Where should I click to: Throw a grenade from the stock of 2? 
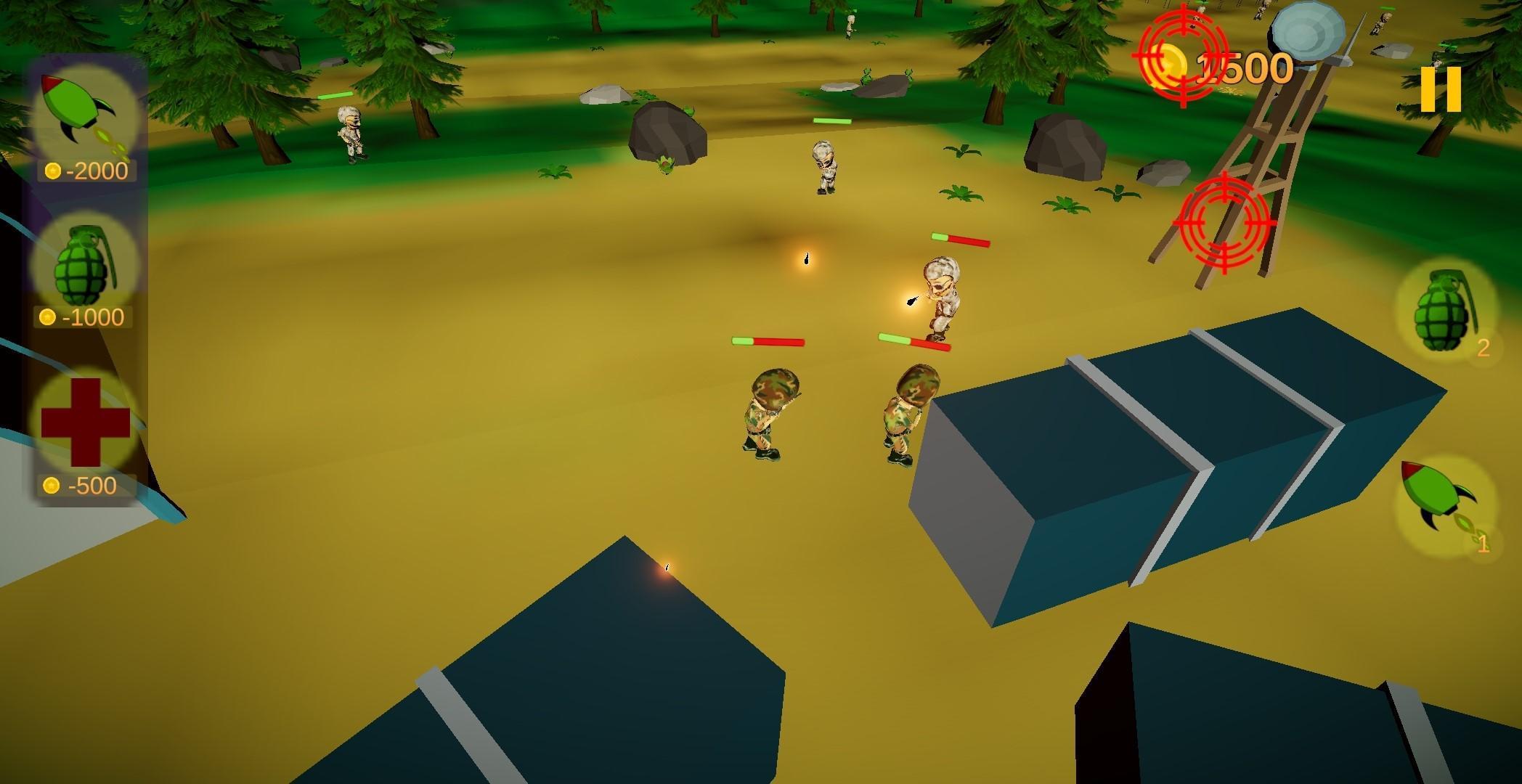(1444, 314)
